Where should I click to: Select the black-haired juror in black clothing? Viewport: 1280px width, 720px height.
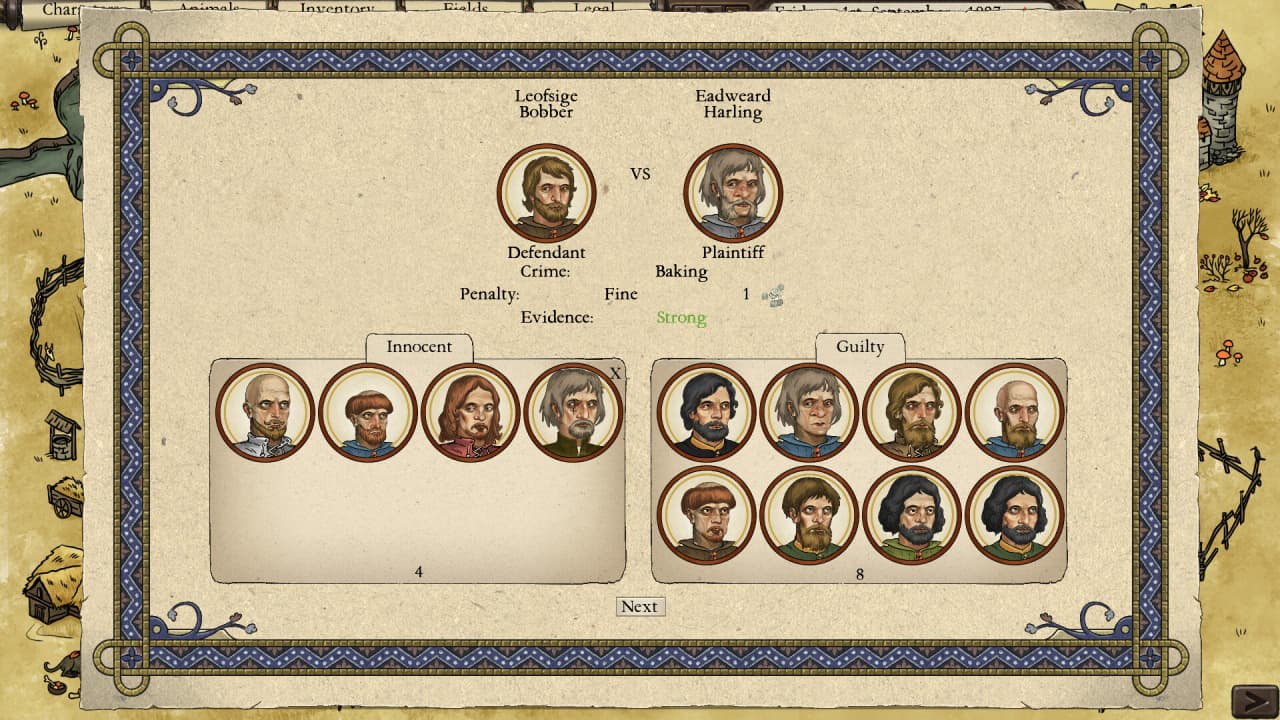(x=706, y=412)
